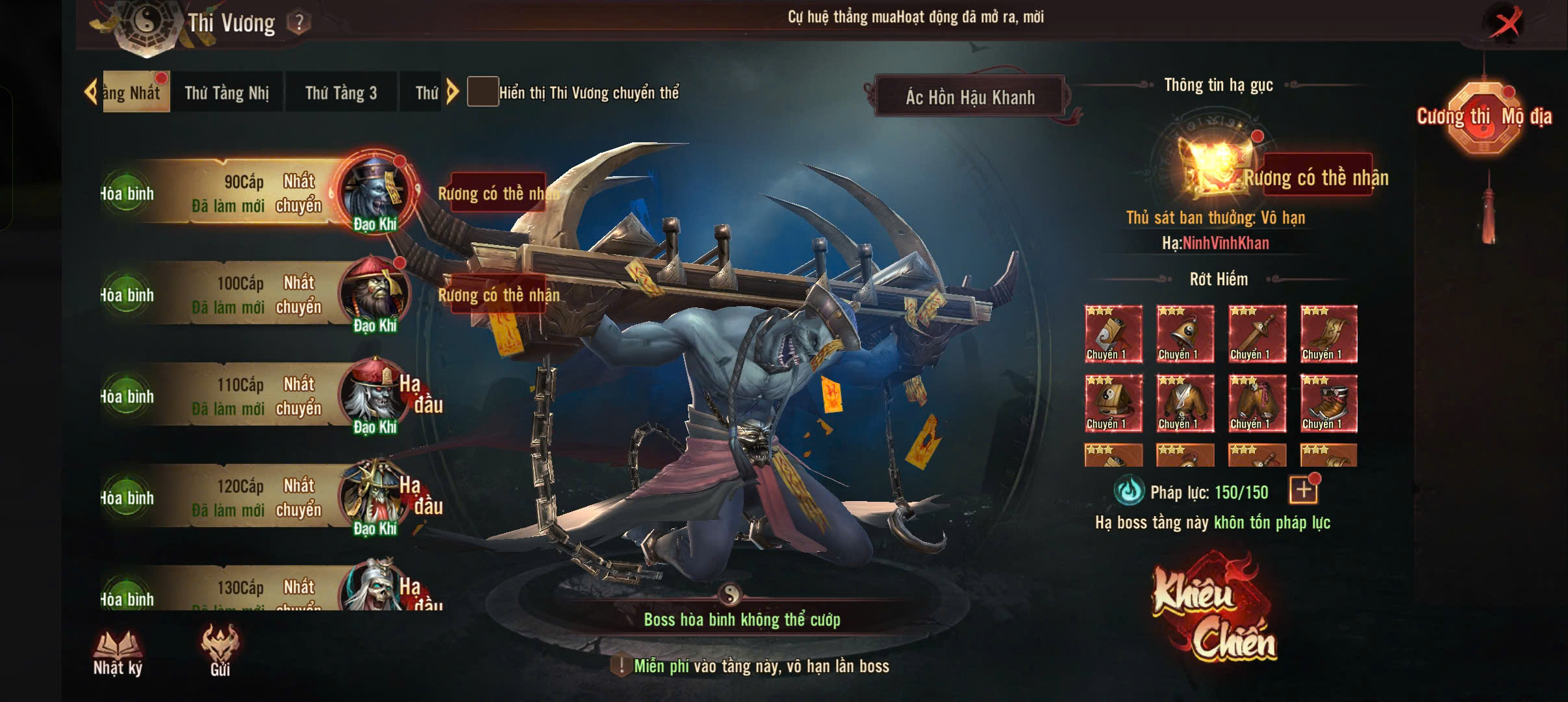
Task: Switch to the Thứ Tầng Nhị tab
Action: (227, 93)
